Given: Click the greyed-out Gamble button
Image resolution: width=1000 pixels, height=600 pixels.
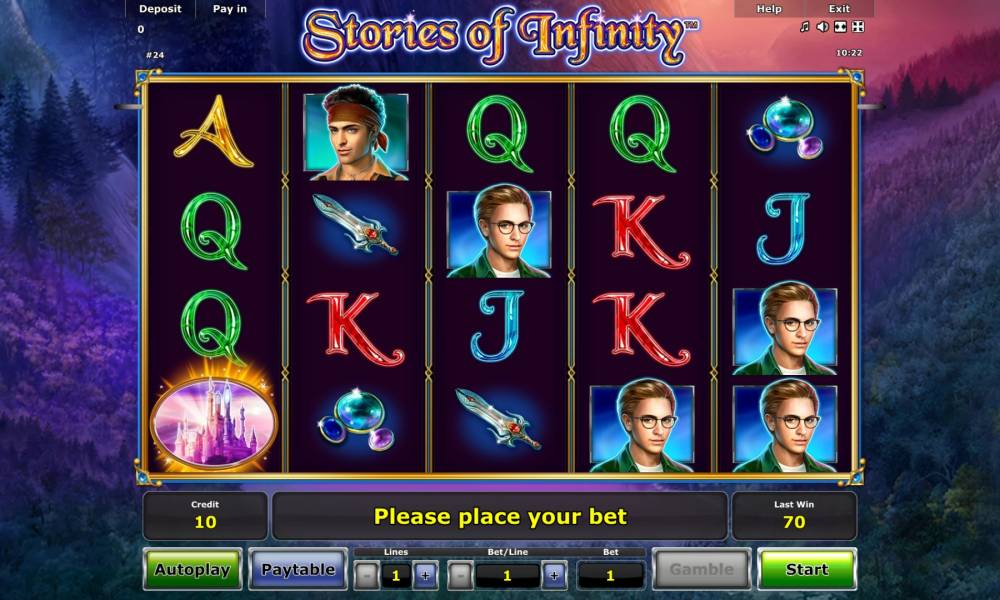Looking at the screenshot, I should click(701, 570).
